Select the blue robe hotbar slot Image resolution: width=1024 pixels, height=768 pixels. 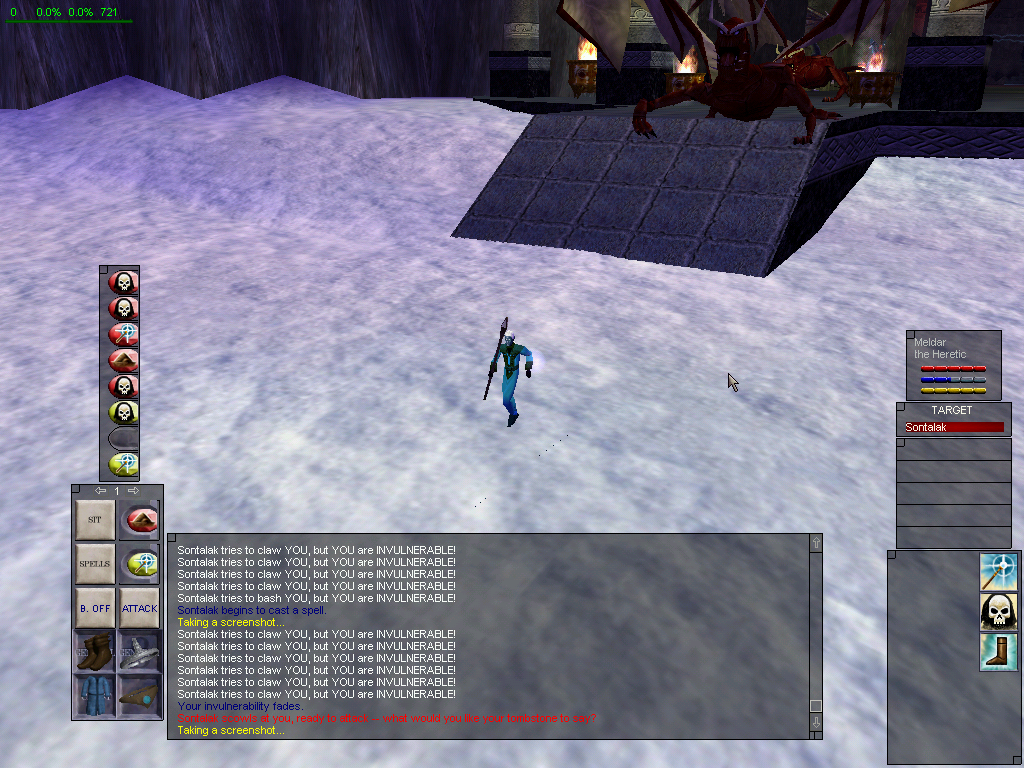coord(95,694)
